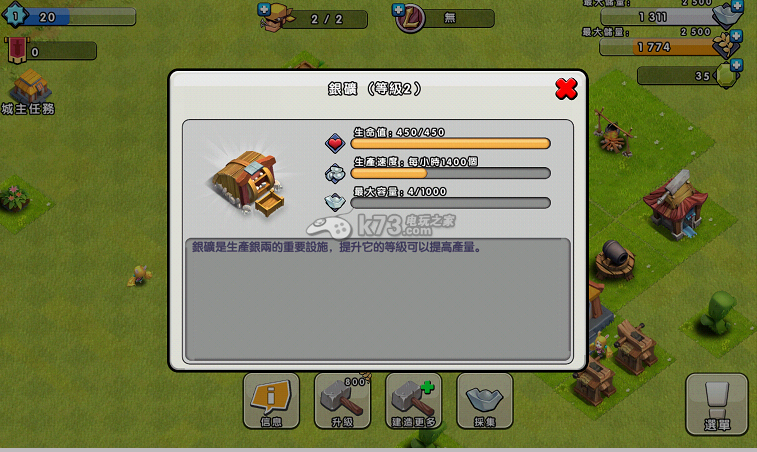
Task: Collect silver with the 採集 button
Action: point(485,402)
